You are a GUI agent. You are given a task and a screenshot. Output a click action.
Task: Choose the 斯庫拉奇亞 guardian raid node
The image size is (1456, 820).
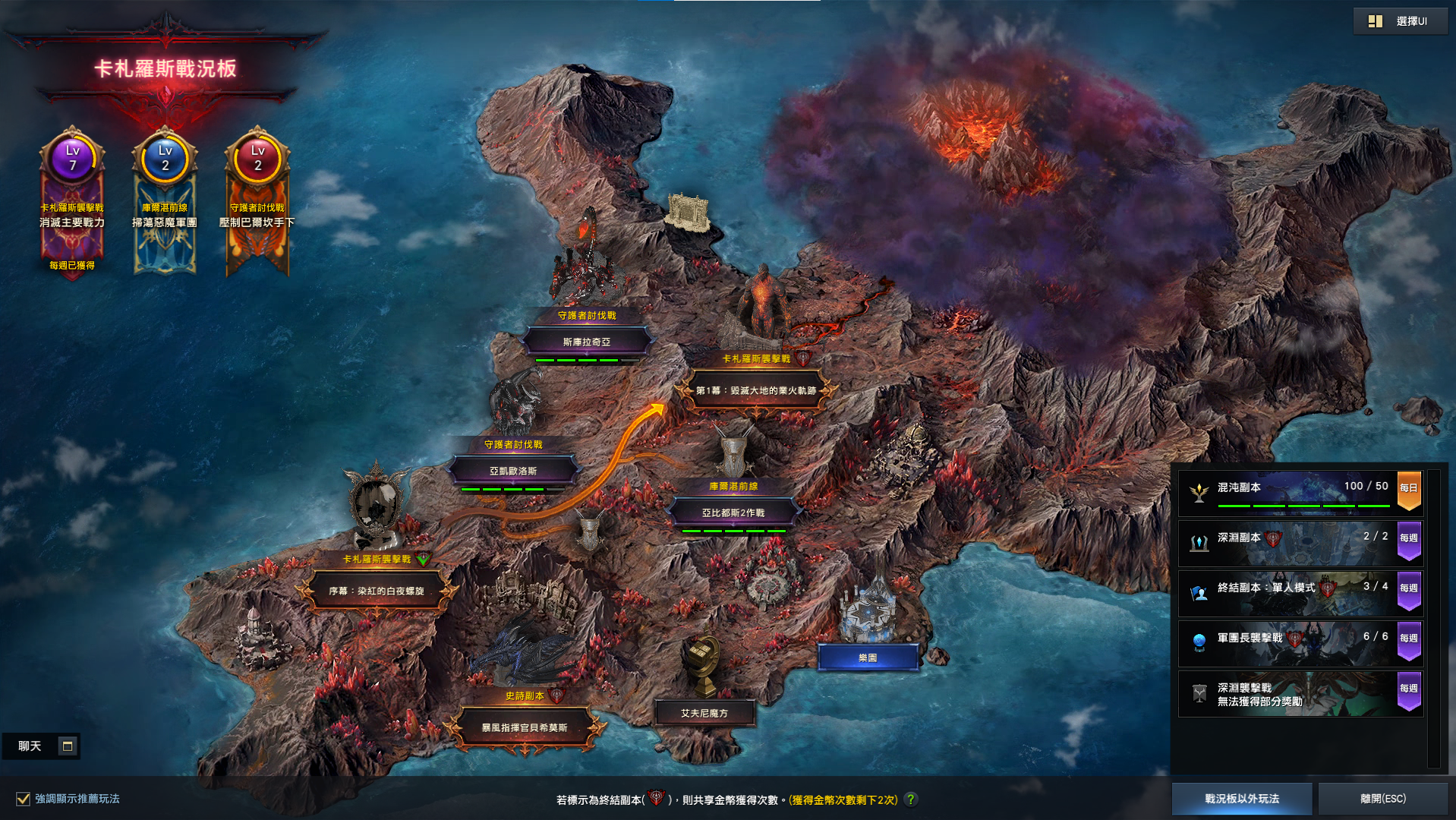point(587,342)
